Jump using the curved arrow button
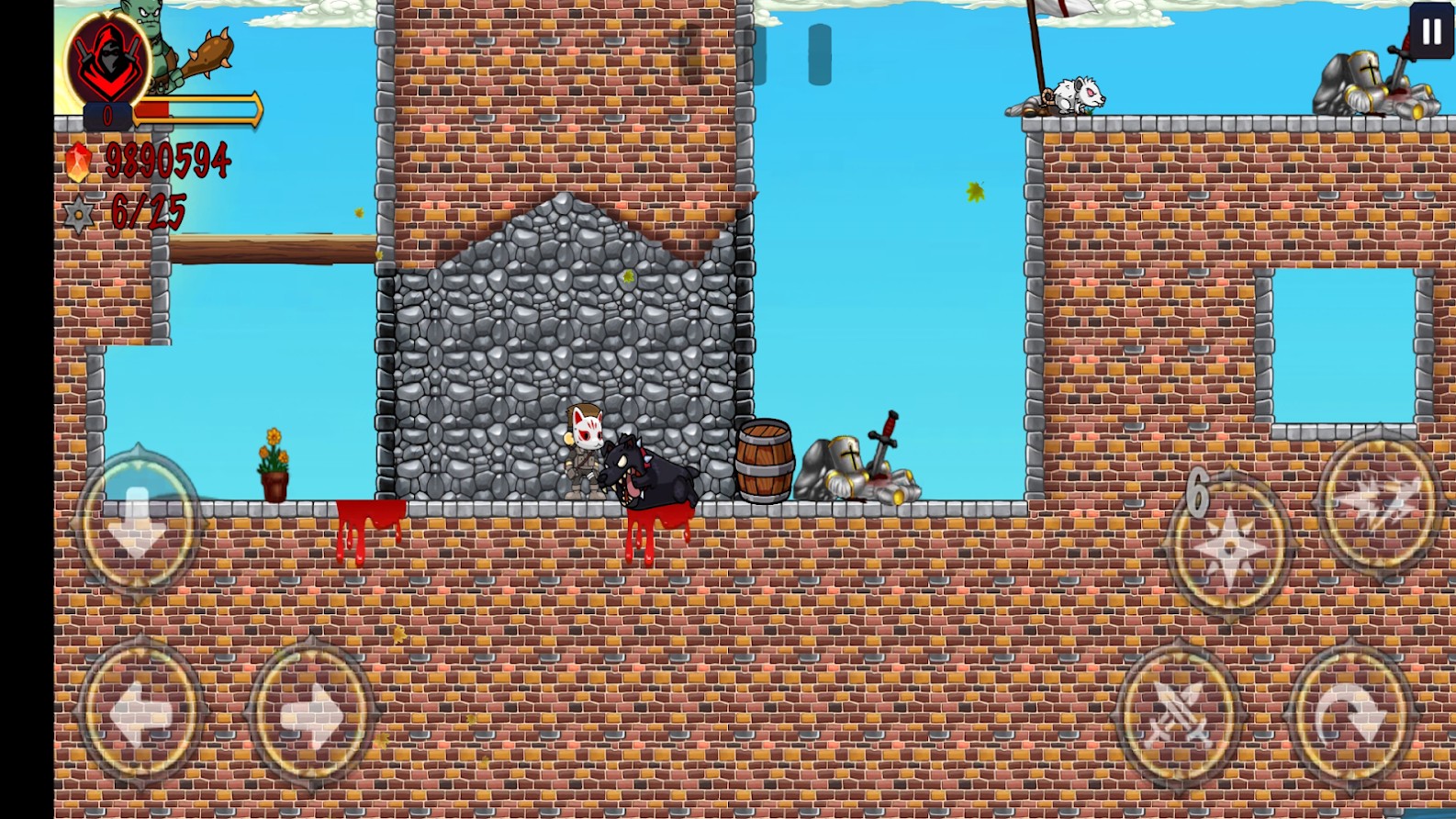This screenshot has height=819, width=1456. pos(1351,713)
